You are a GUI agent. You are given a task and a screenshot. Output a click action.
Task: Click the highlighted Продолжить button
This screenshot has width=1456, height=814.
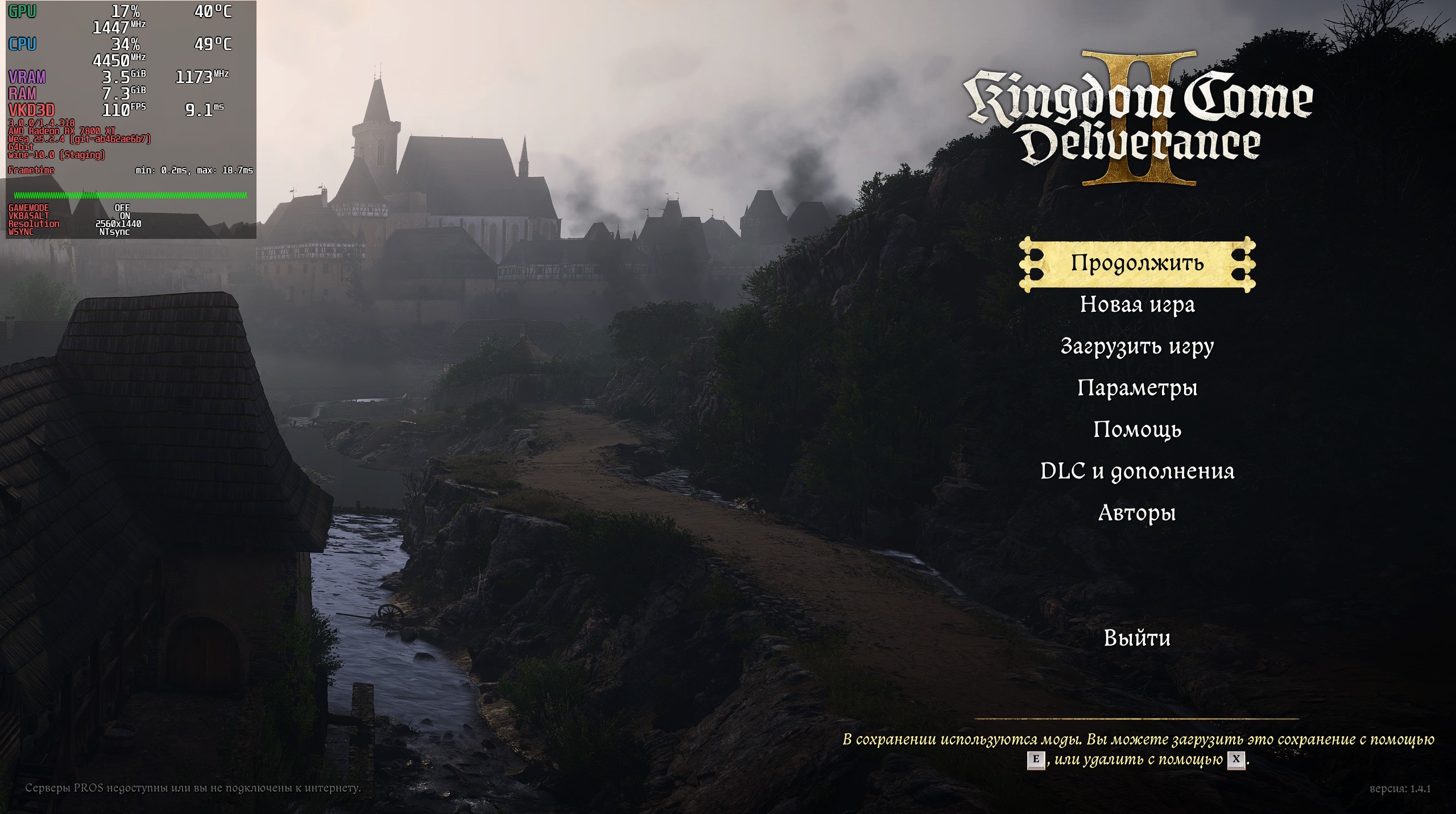tap(1137, 263)
